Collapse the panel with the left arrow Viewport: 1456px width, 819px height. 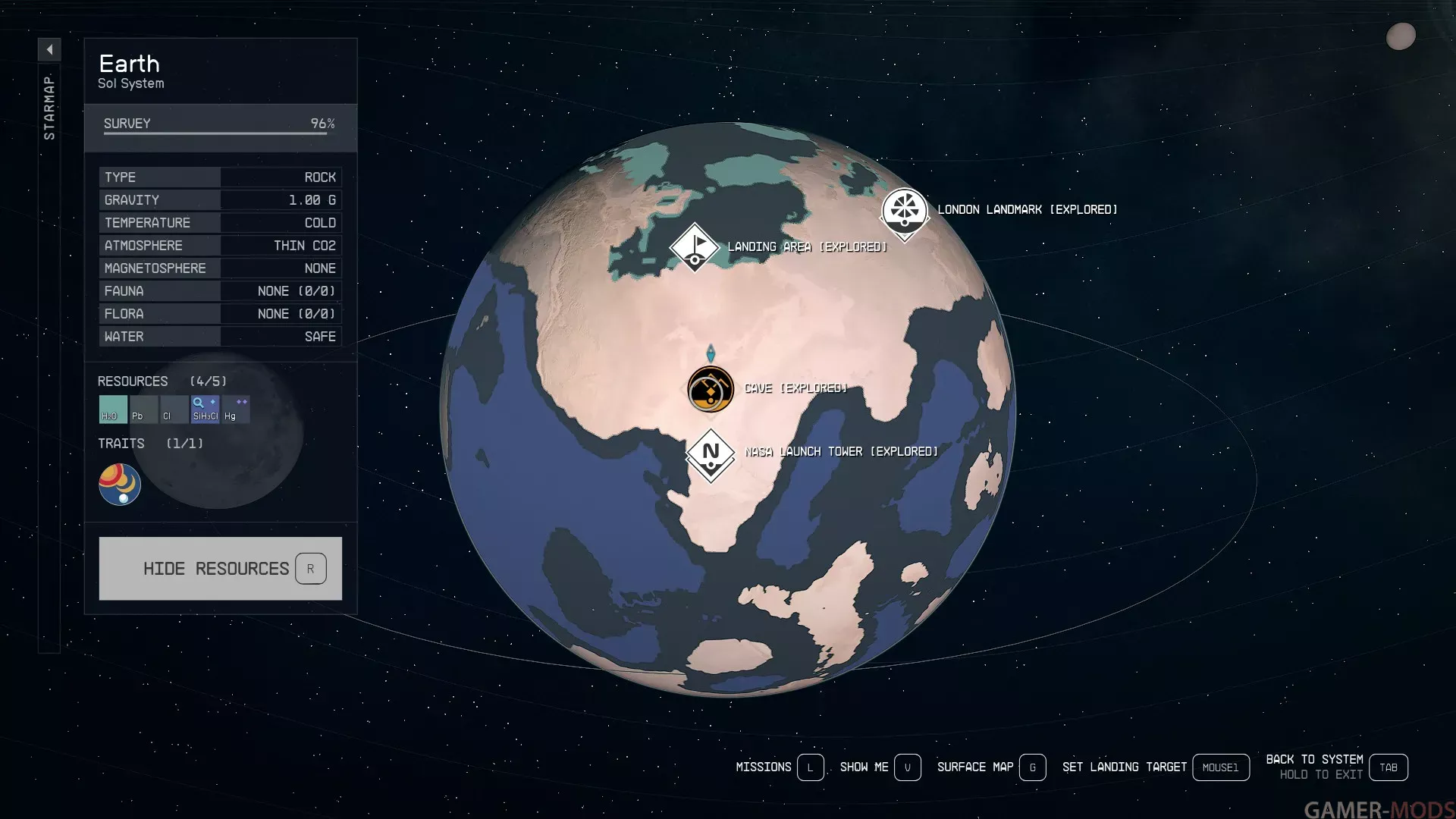point(49,50)
